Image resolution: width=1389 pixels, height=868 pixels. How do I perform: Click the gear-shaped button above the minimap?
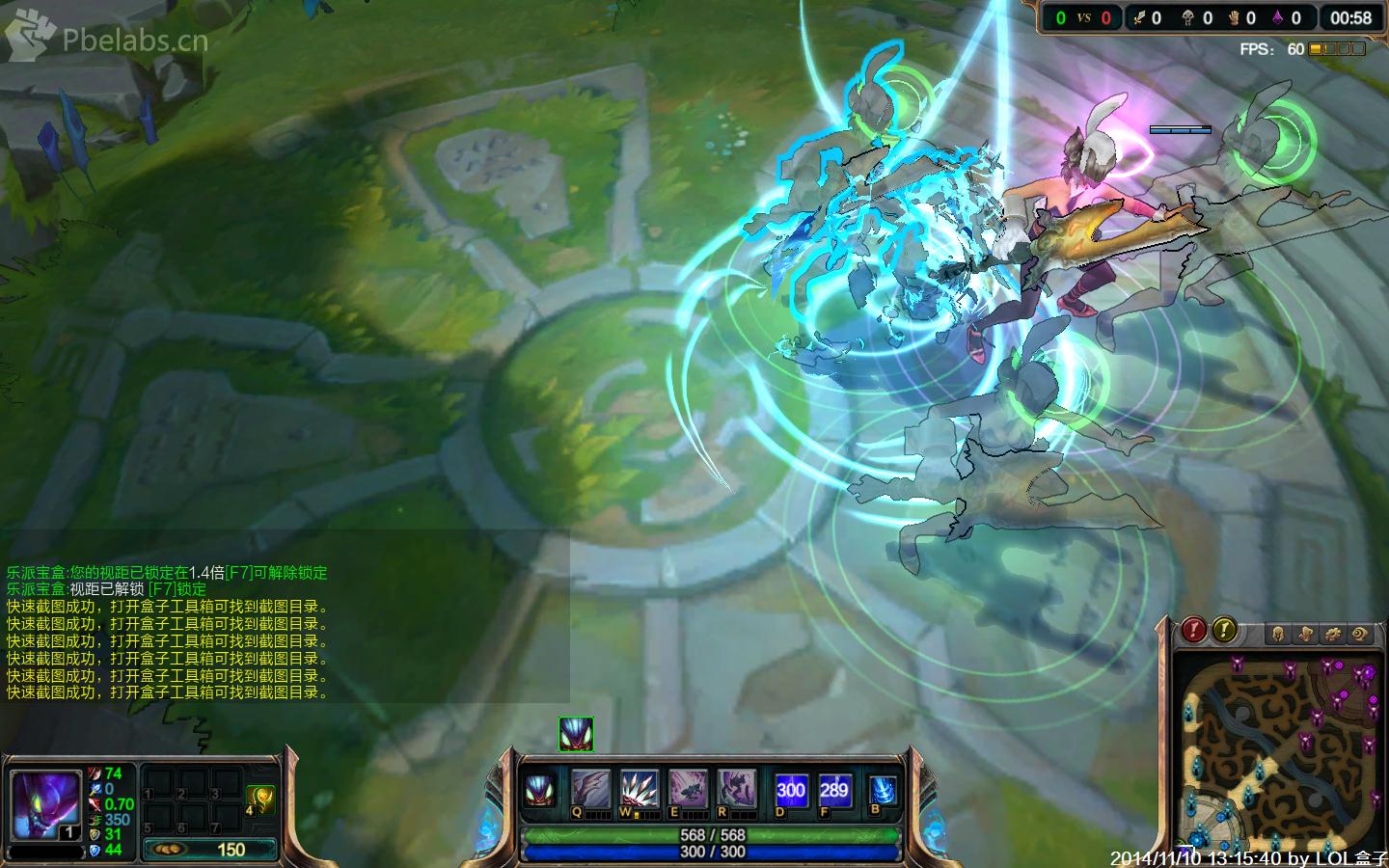pos(1332,634)
